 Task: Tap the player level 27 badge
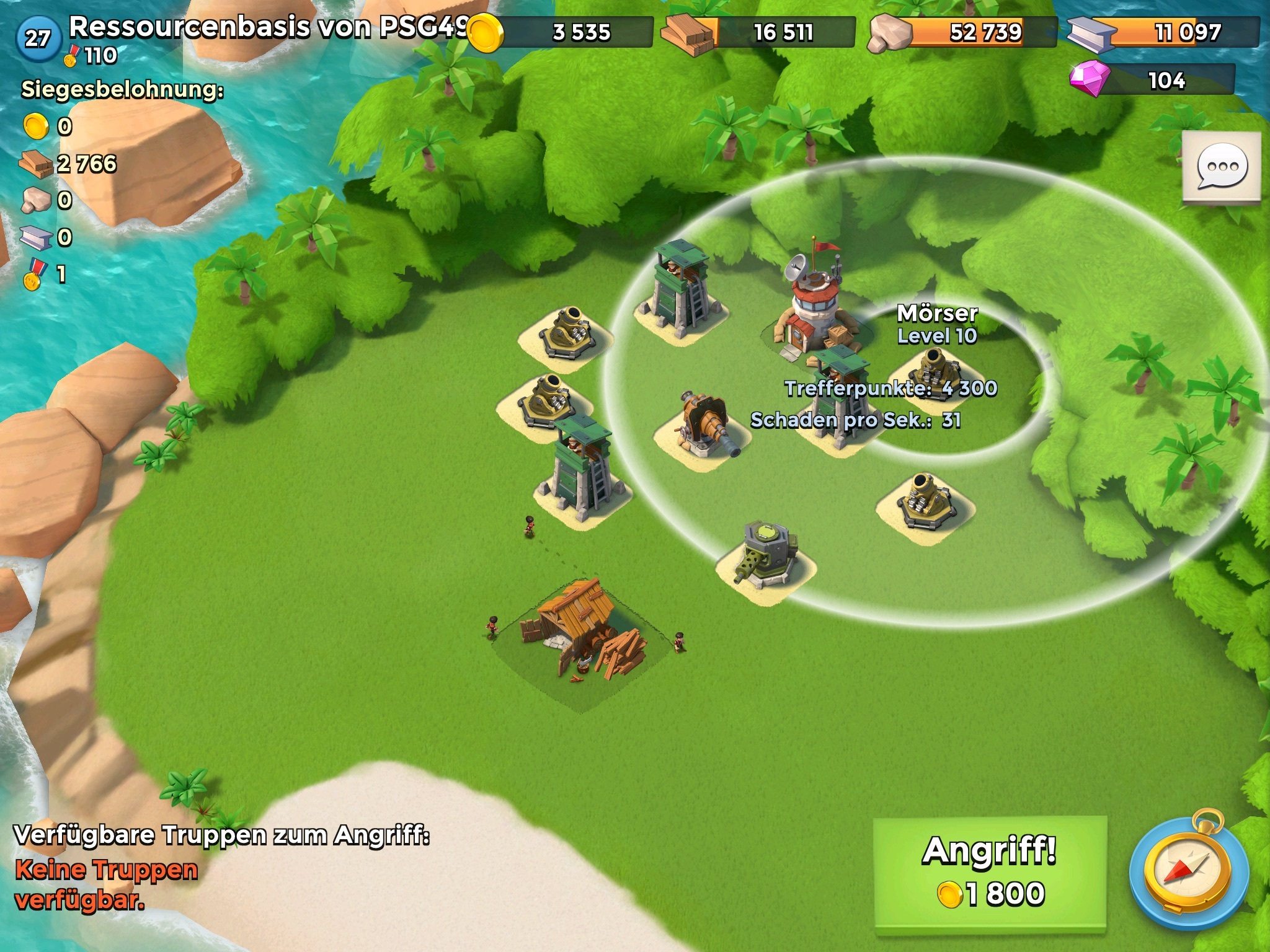(38, 38)
